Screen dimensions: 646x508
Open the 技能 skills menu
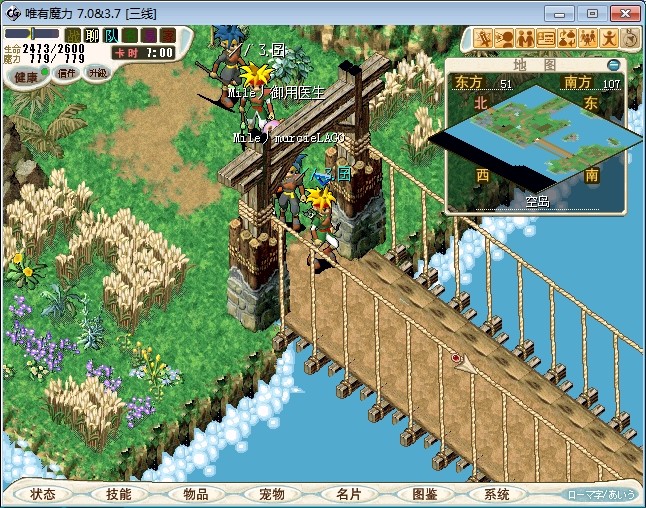[x=119, y=494]
